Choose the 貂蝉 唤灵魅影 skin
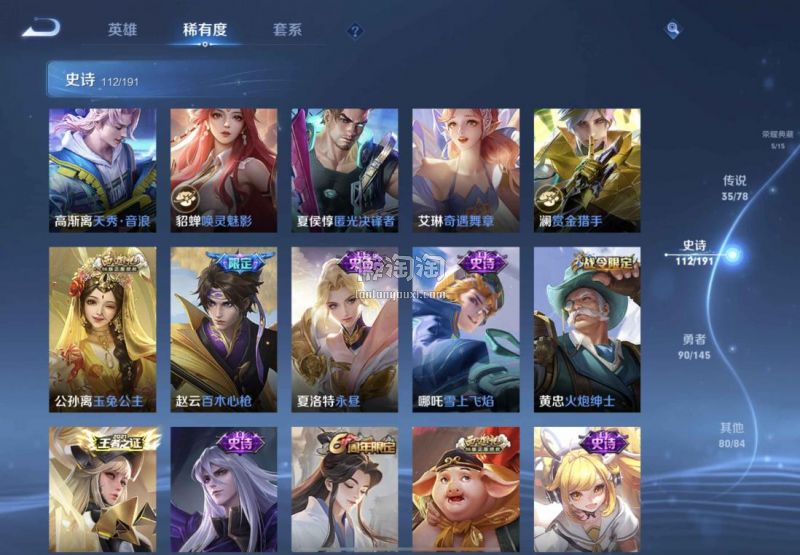The image size is (800, 555). tap(223, 170)
